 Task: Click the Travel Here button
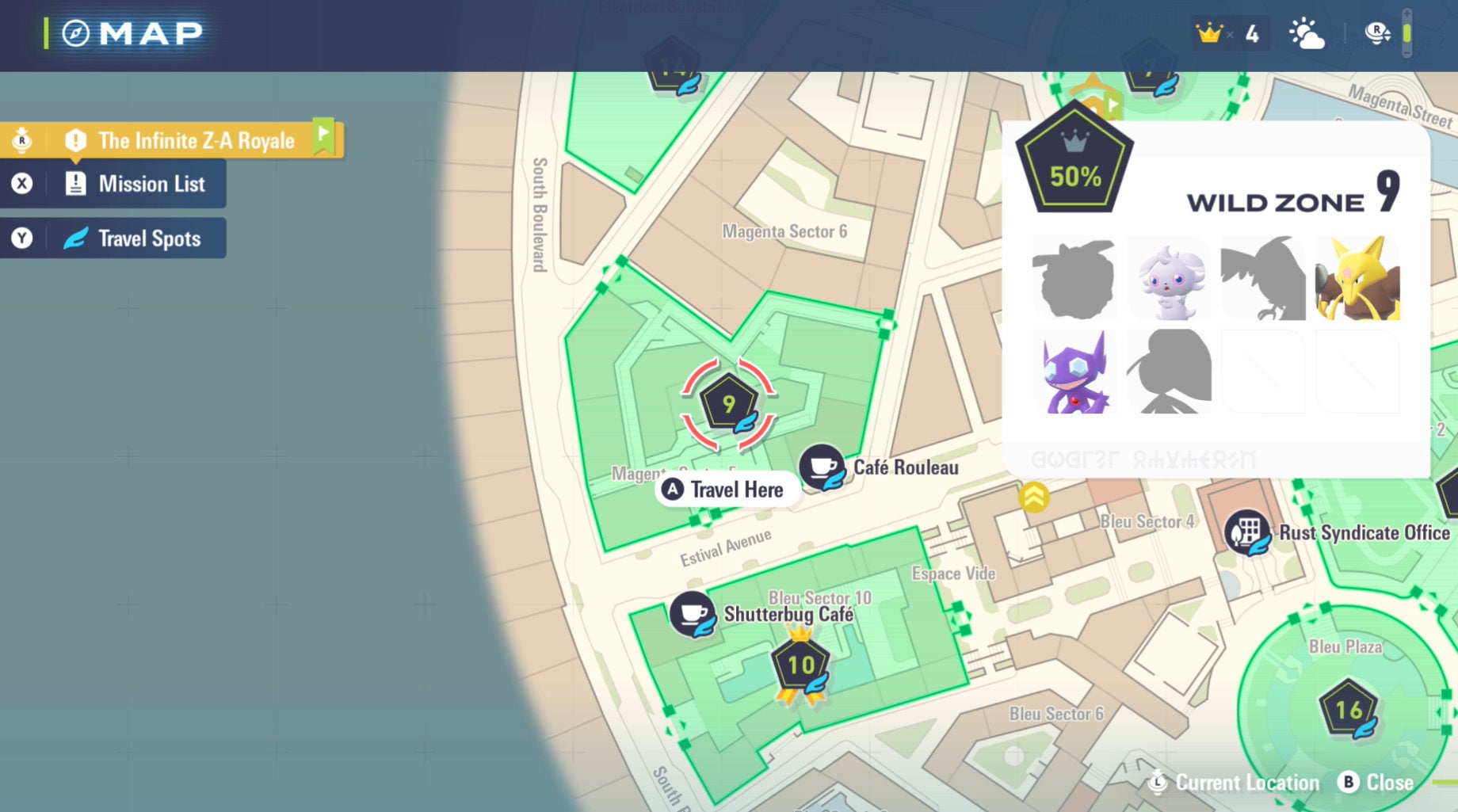[726, 490]
